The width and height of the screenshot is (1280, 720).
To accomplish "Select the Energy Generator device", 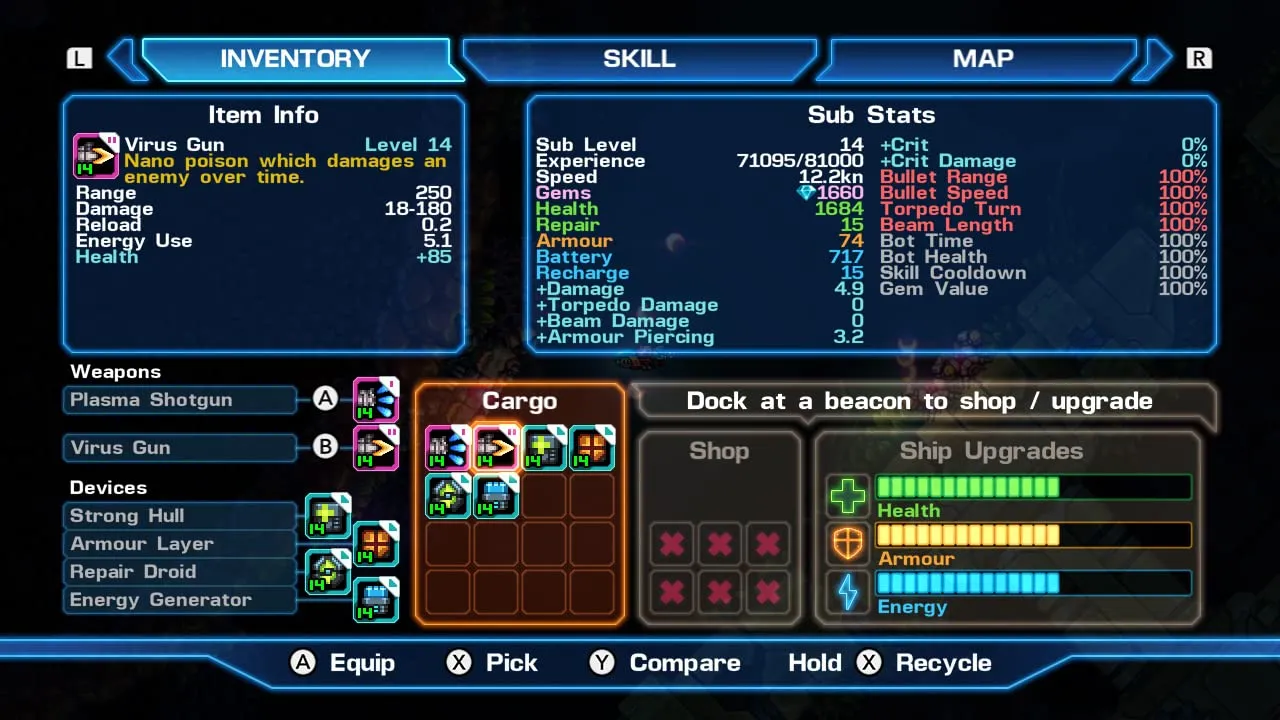I will [x=180, y=600].
